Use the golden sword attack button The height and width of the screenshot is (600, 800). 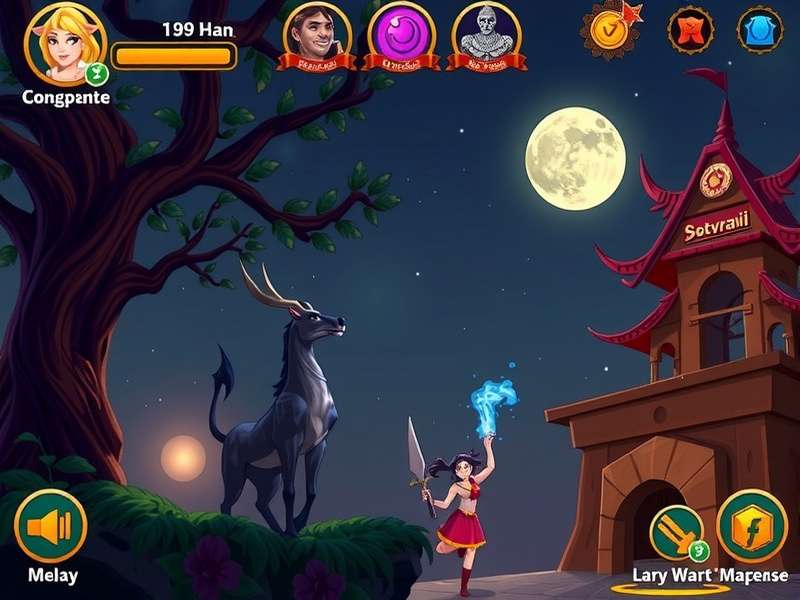click(677, 532)
